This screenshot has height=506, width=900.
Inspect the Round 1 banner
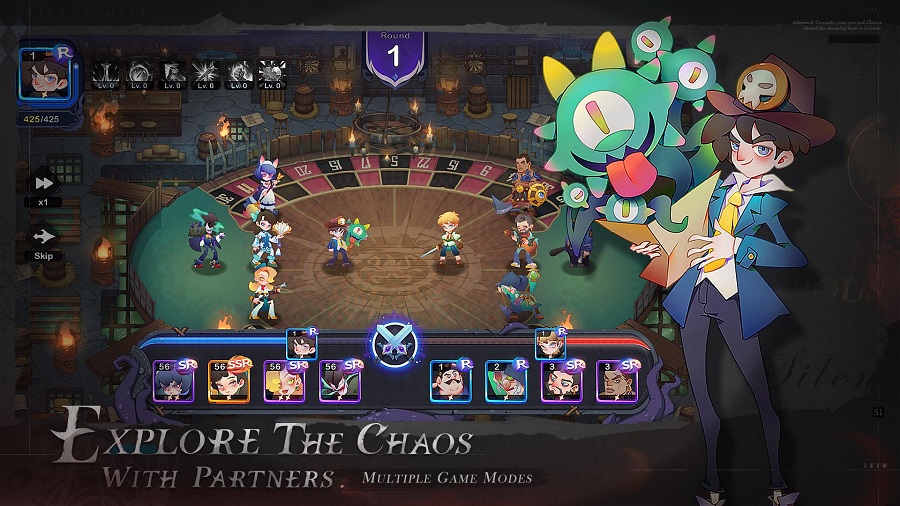click(x=394, y=56)
